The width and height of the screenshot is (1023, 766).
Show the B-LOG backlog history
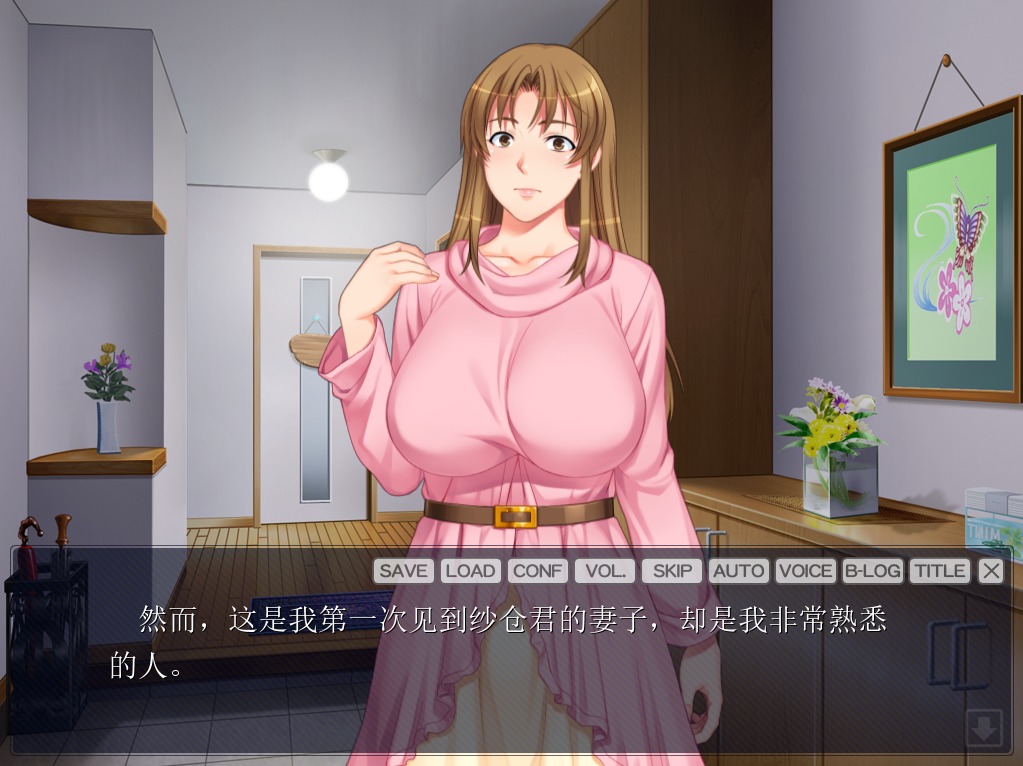coord(873,571)
